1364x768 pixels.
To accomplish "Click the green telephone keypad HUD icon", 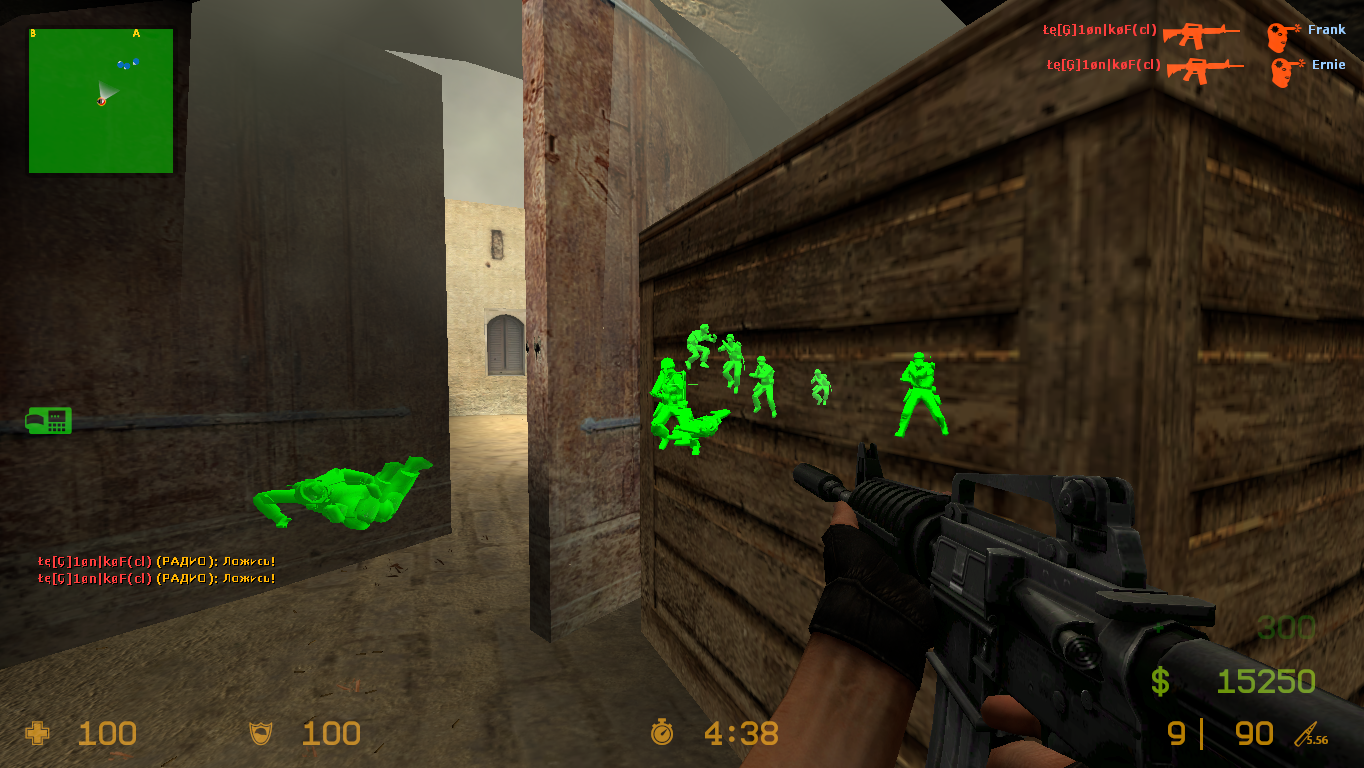I will (48, 420).
